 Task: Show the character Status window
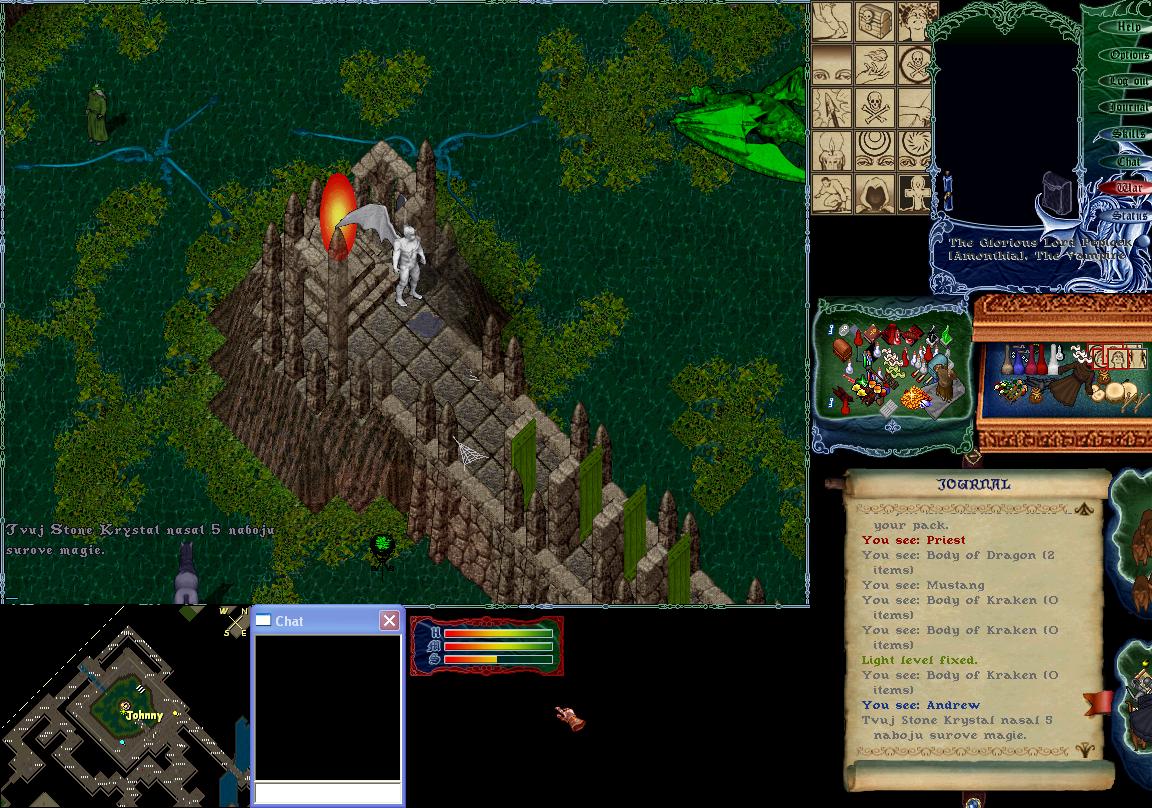pyautogui.click(x=1128, y=215)
